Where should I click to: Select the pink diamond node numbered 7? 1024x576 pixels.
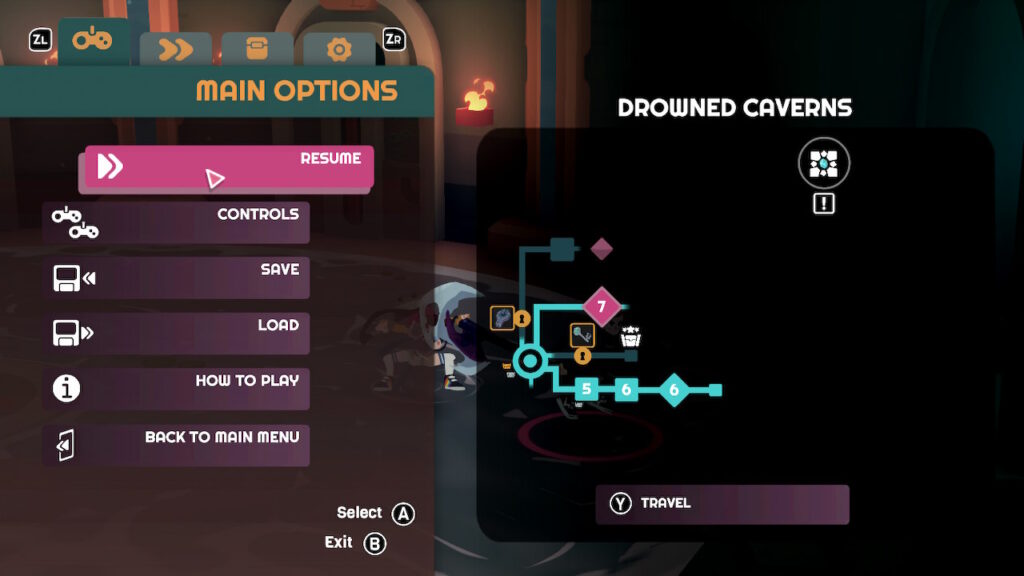[x=601, y=306]
